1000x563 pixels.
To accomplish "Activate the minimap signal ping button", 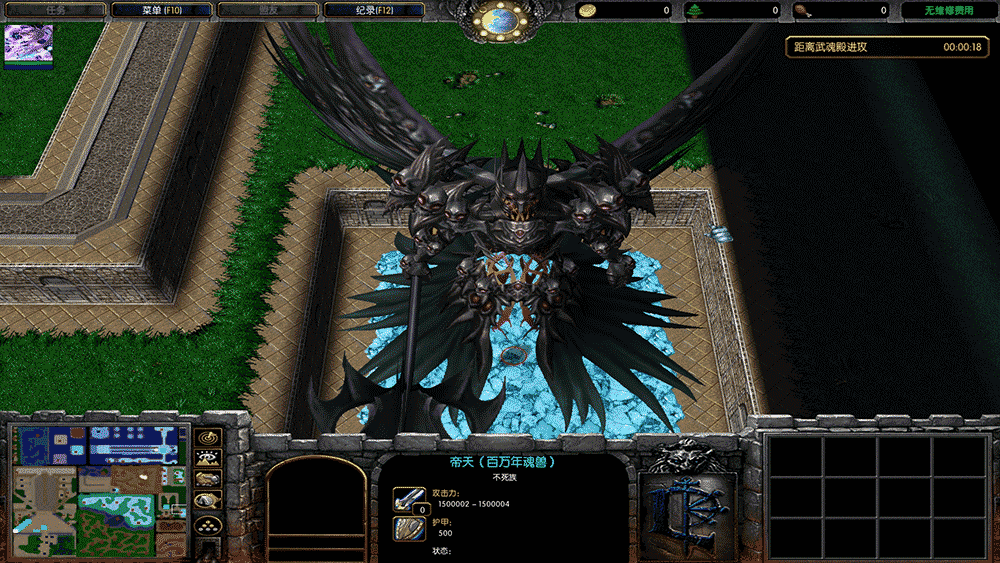I will coord(208,437).
